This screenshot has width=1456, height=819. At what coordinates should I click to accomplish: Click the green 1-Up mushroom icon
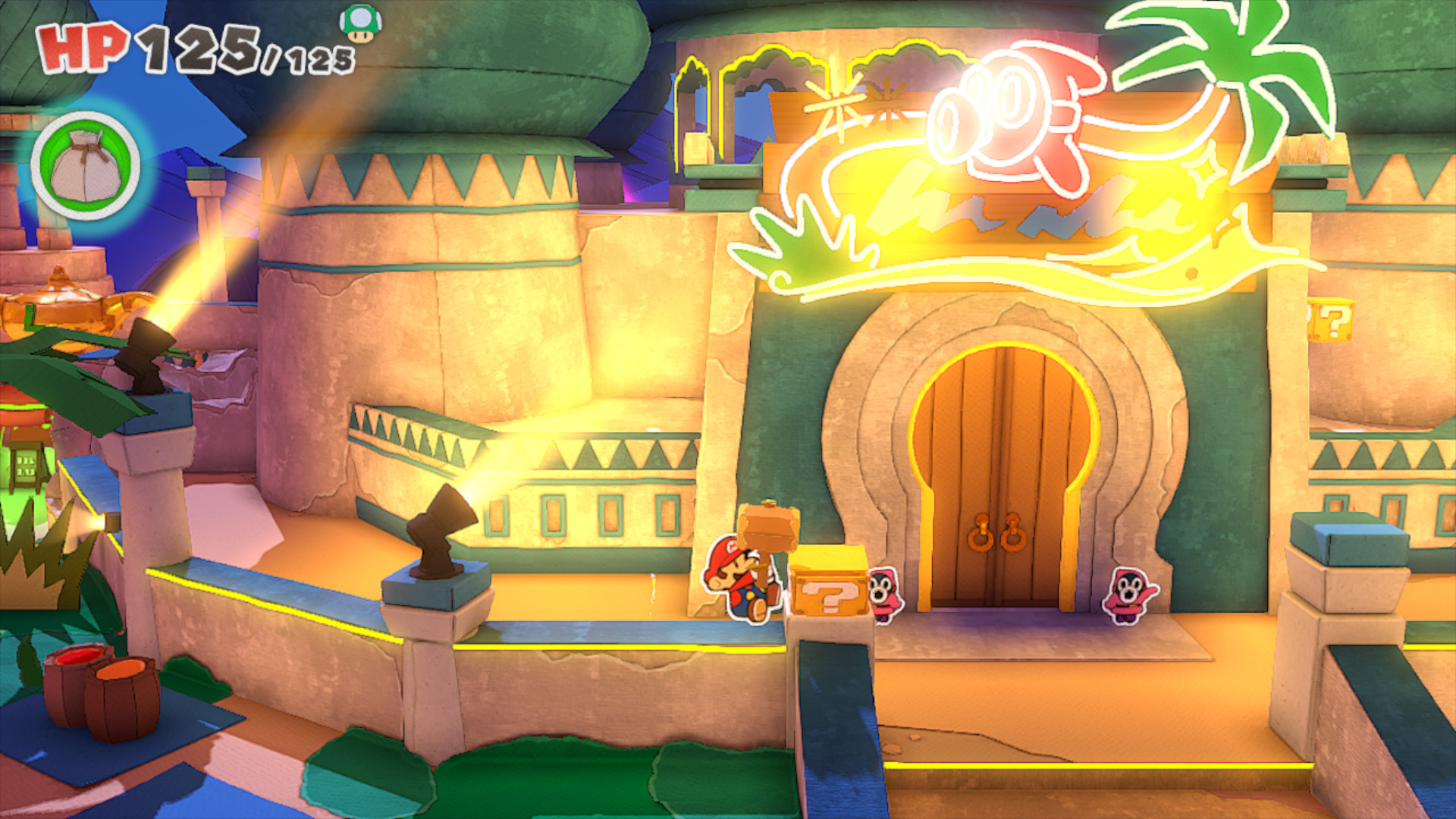point(361,24)
